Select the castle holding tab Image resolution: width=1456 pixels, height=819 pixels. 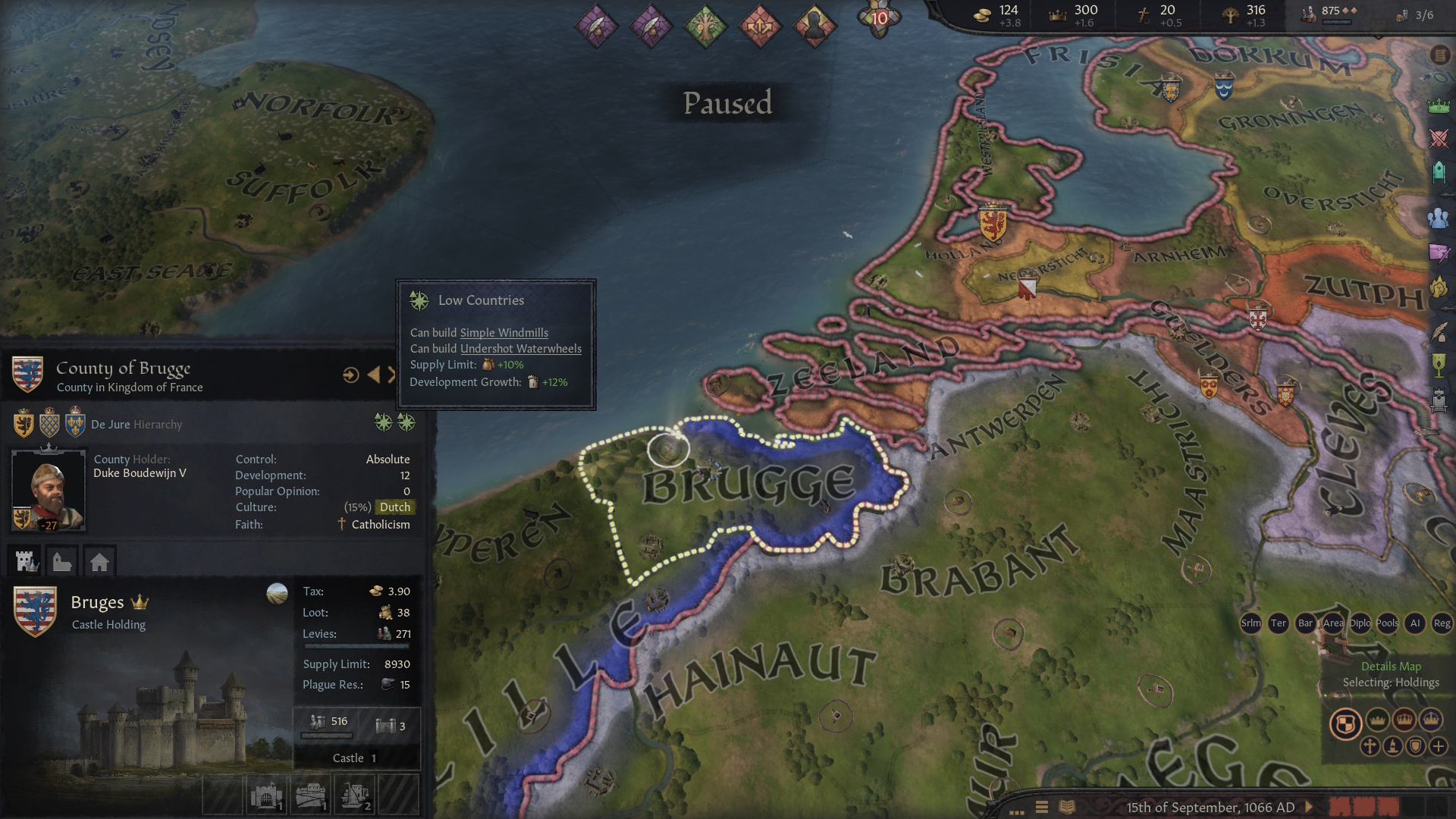[27, 561]
